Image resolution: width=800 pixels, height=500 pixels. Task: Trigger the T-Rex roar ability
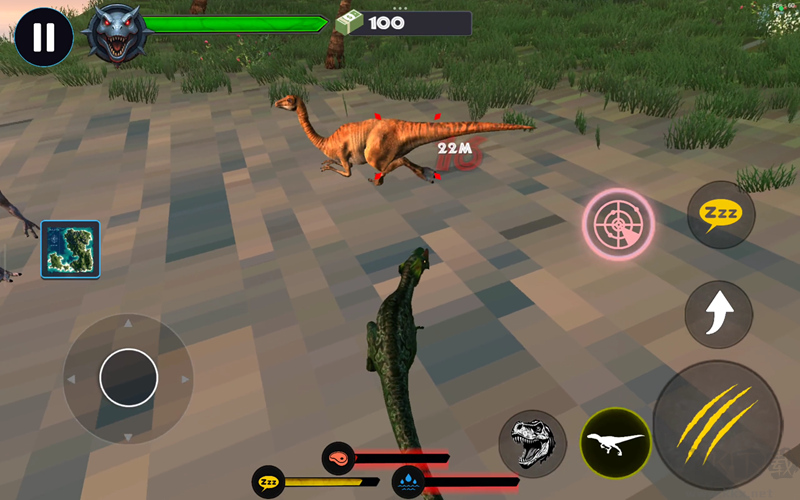pos(533,443)
